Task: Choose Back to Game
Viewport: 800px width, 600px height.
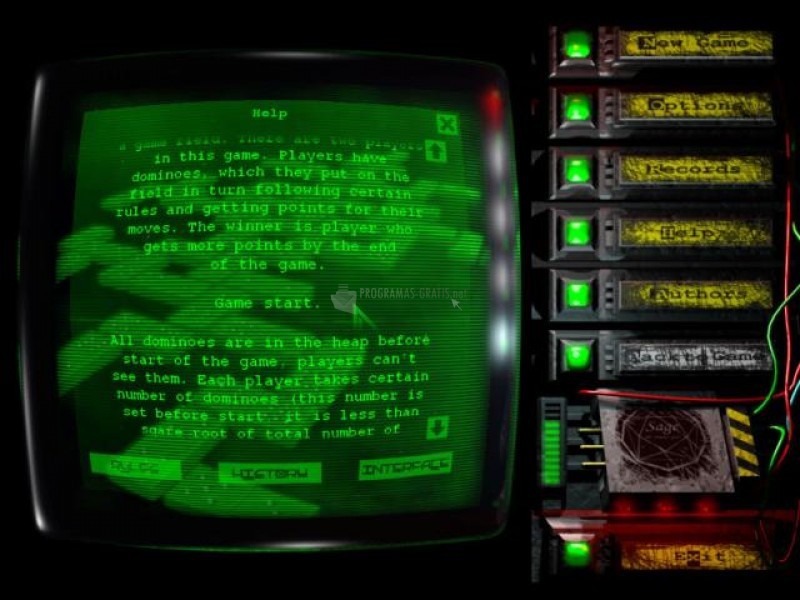Action: coord(694,356)
